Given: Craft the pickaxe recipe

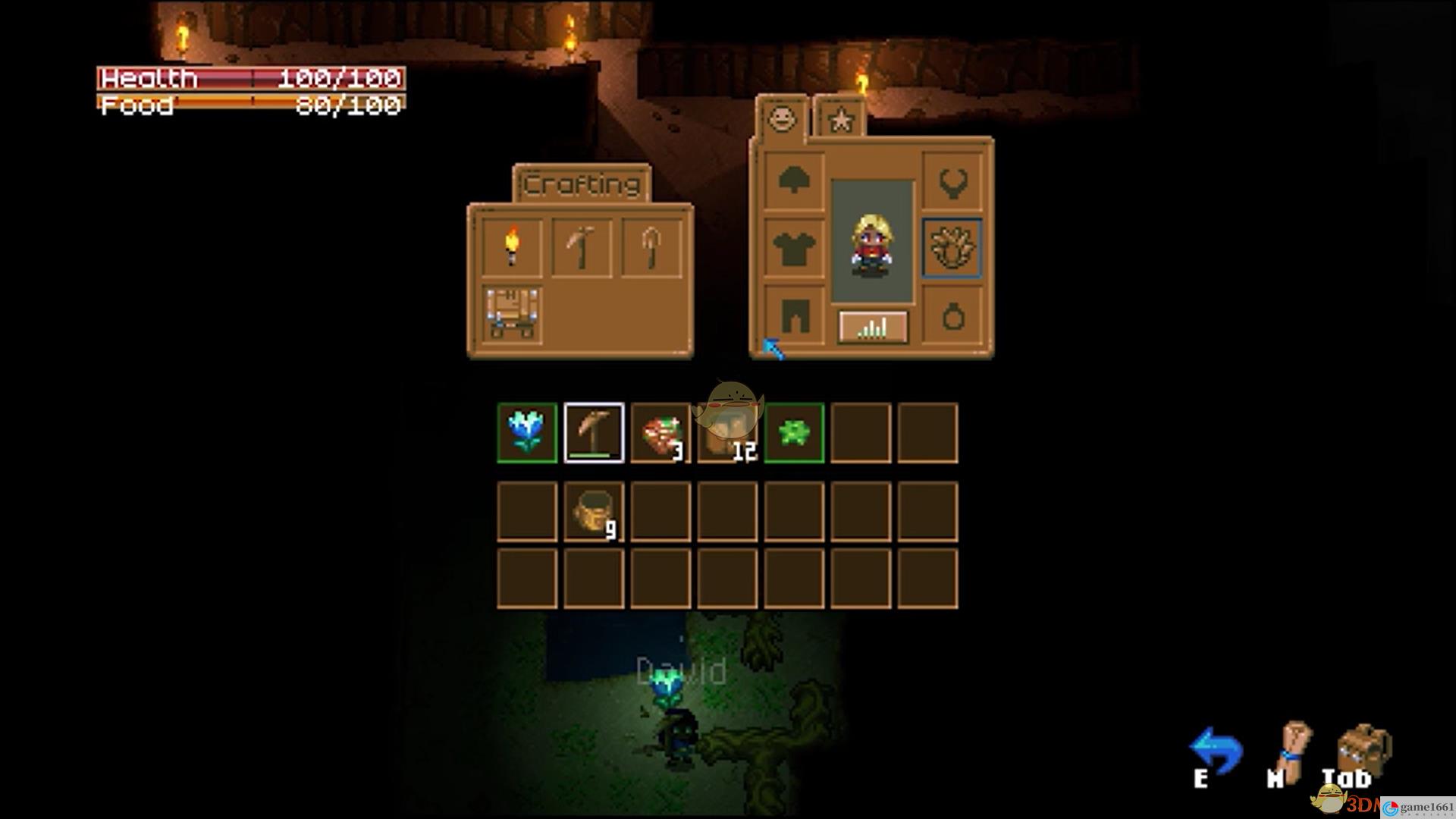Looking at the screenshot, I should click(582, 247).
